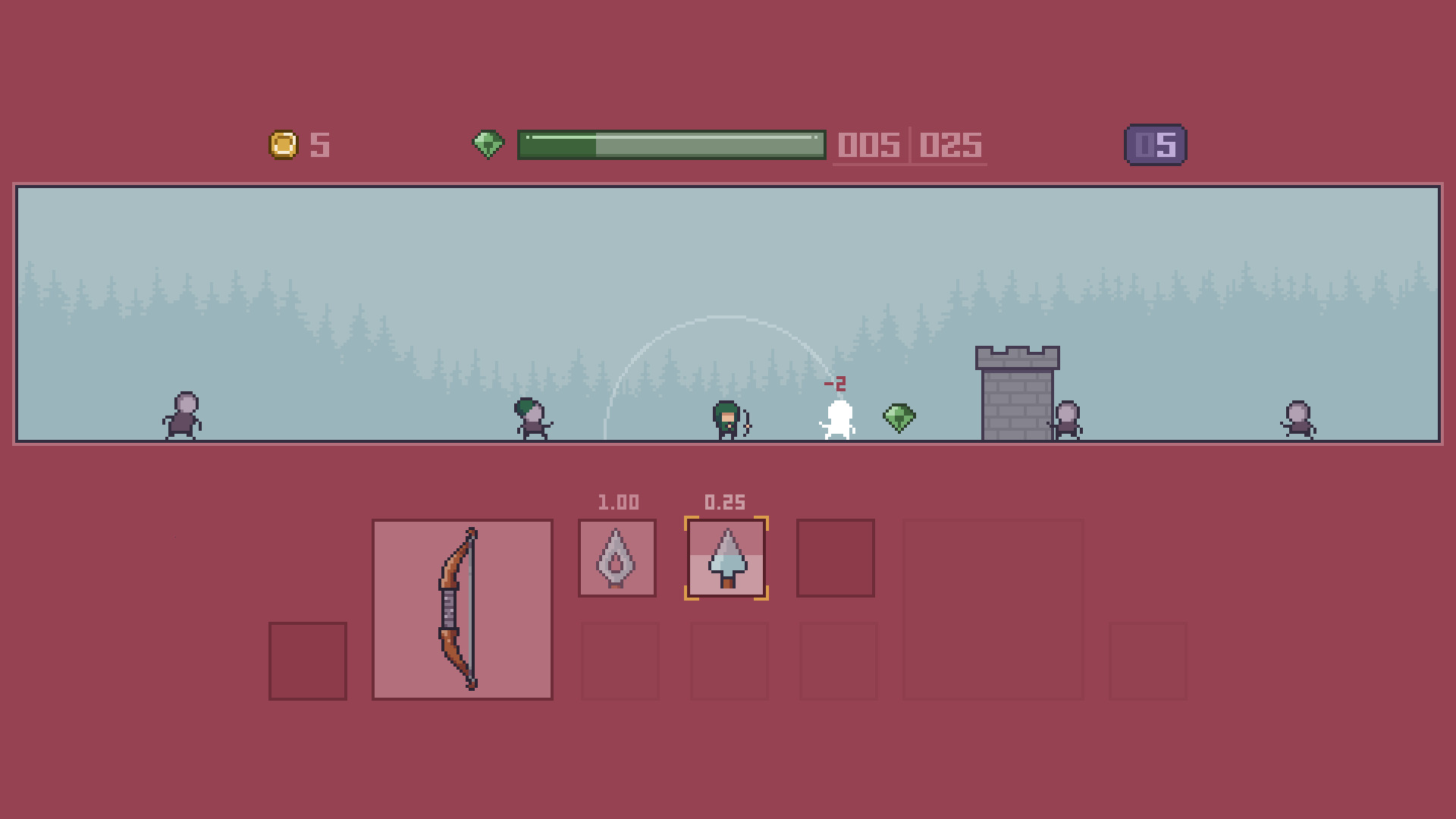Click the green gem icon beside the progress bar
Image resolution: width=1456 pixels, height=819 pixels.
tap(488, 143)
